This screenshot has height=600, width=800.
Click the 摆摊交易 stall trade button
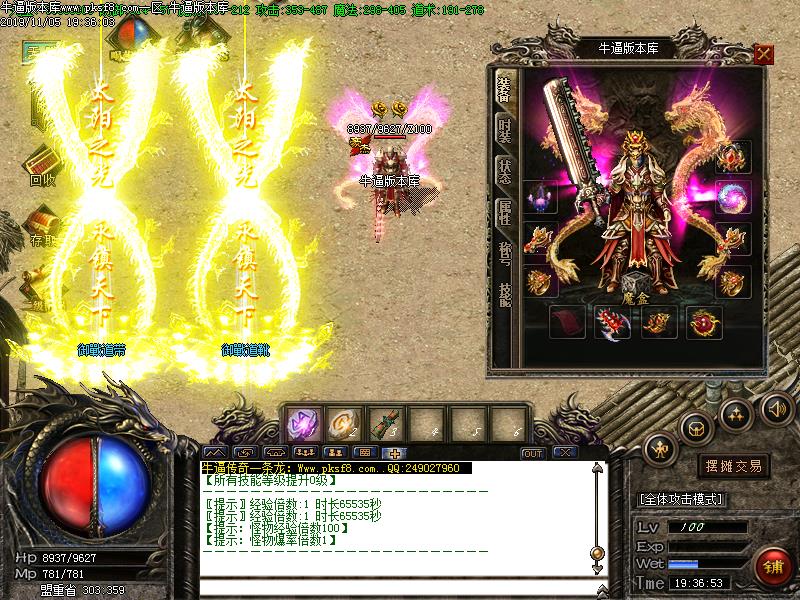[x=734, y=466]
